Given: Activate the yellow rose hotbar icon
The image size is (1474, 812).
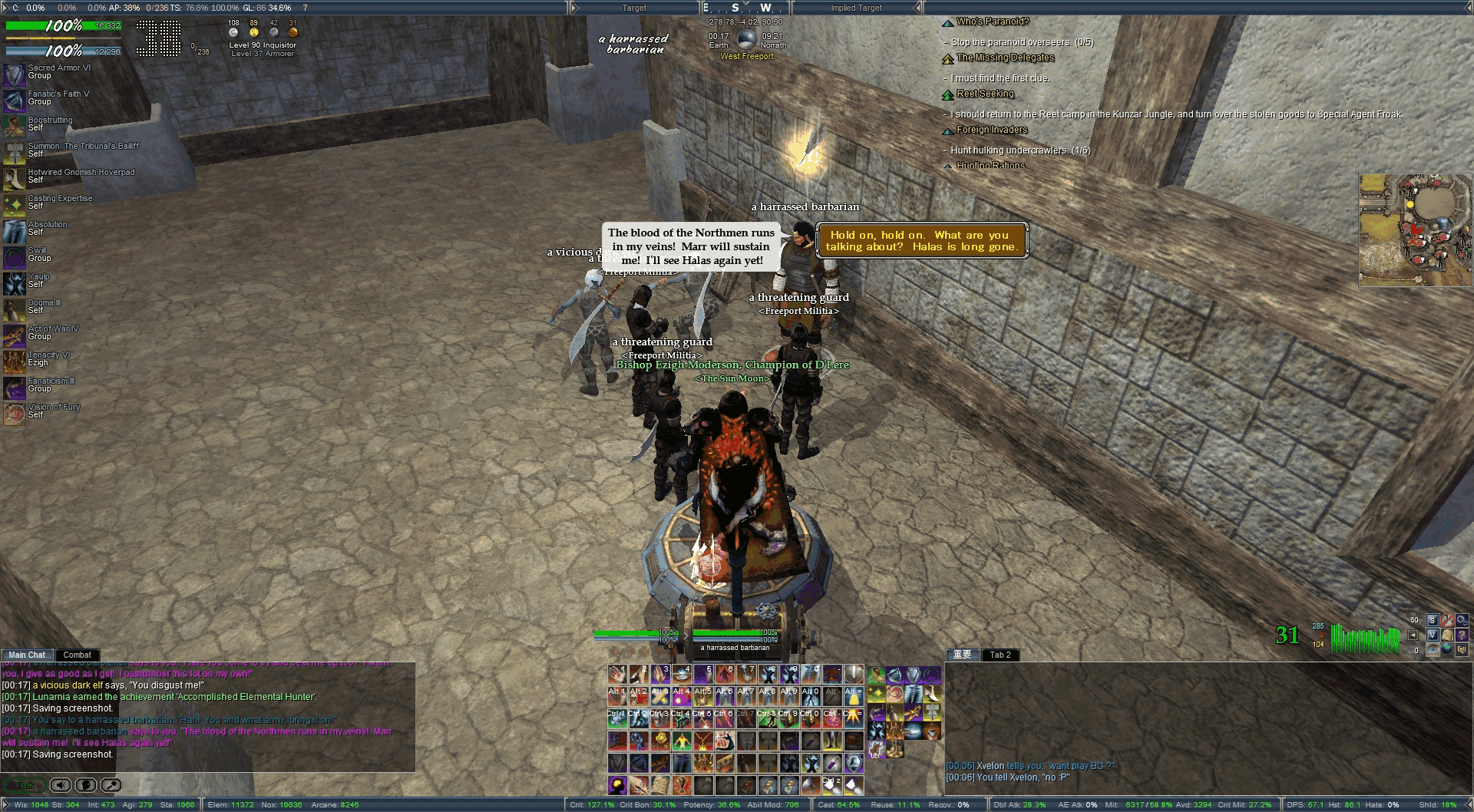Looking at the screenshot, I should [660, 740].
